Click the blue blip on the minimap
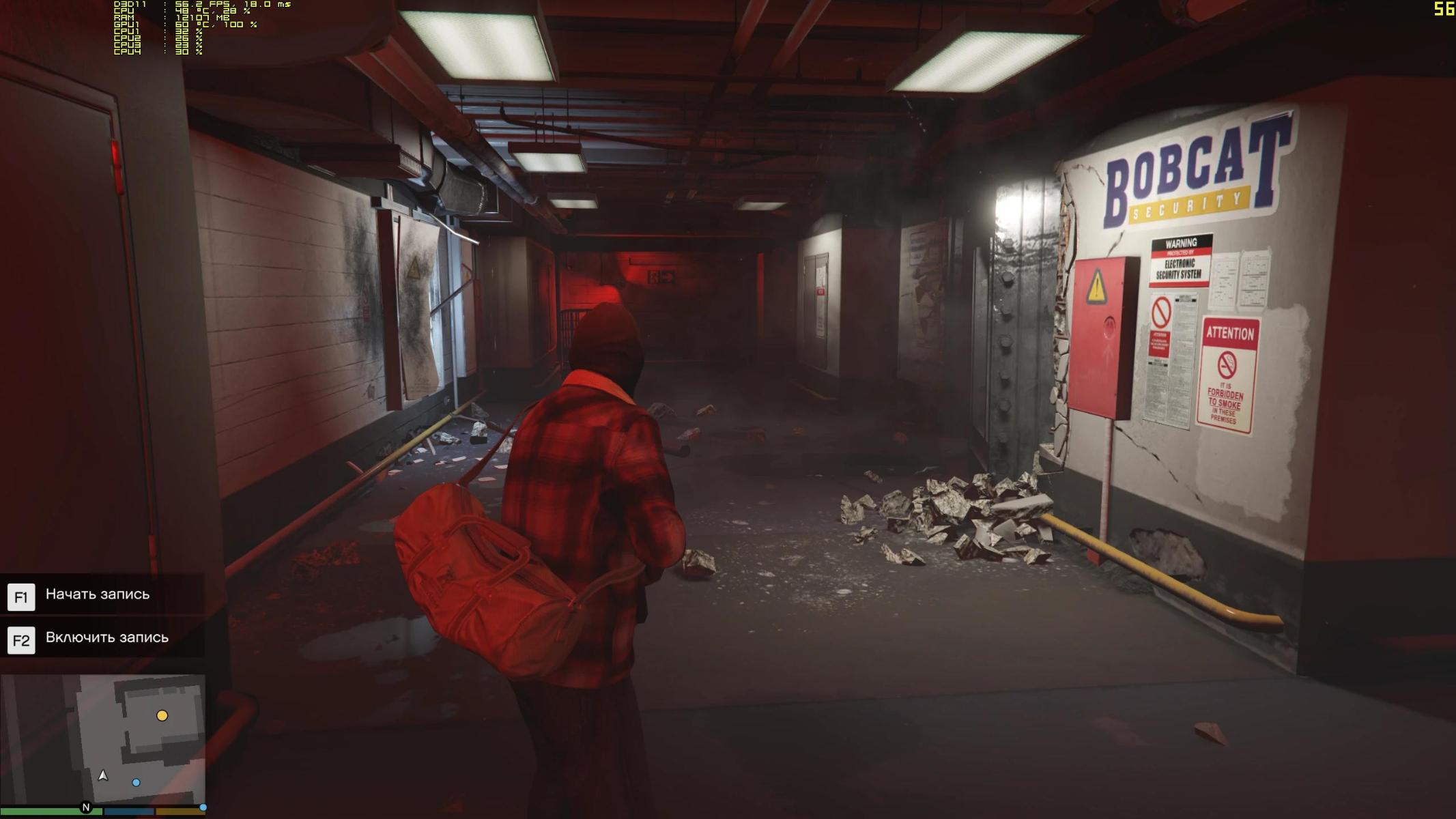 pyautogui.click(x=137, y=782)
